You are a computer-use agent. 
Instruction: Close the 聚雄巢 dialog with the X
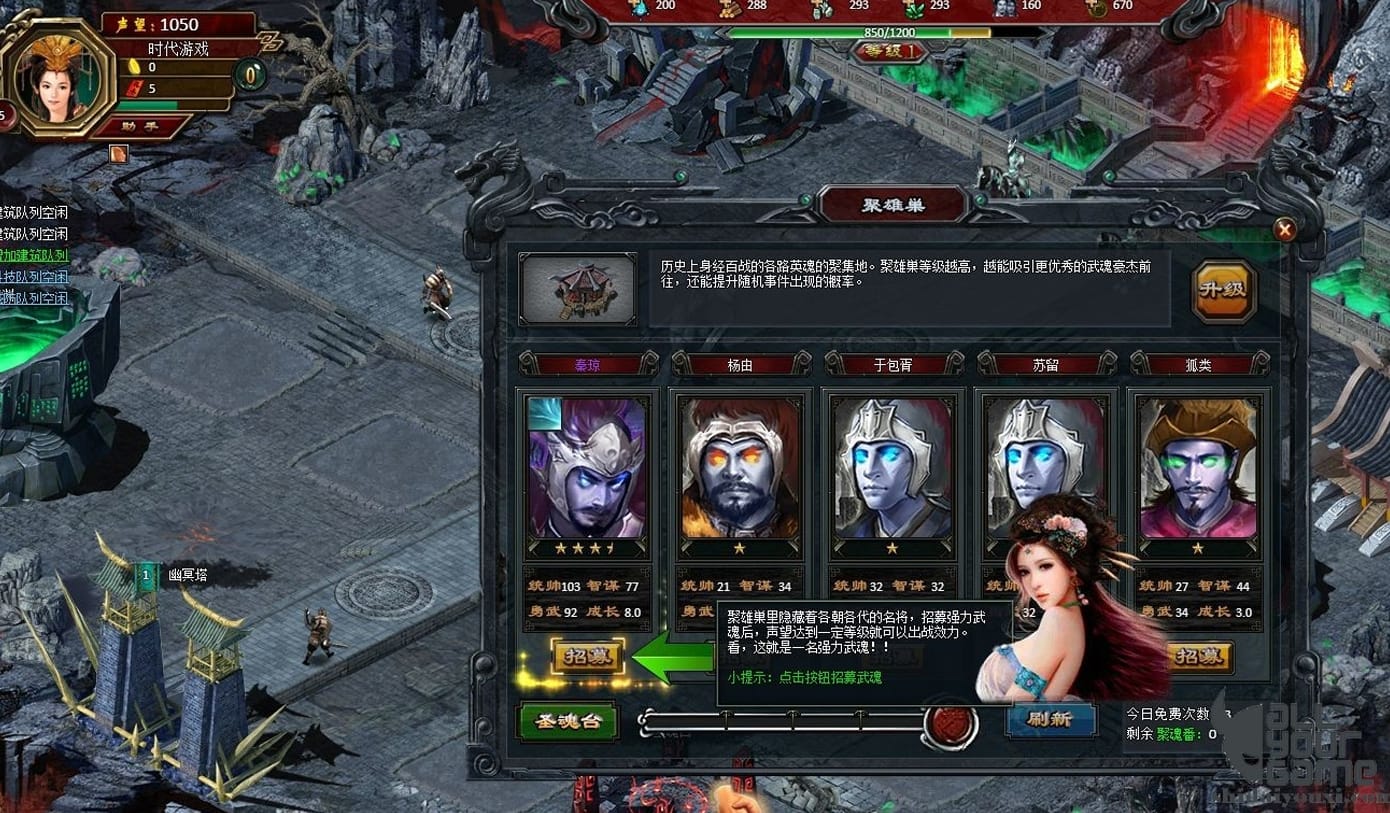(1285, 230)
